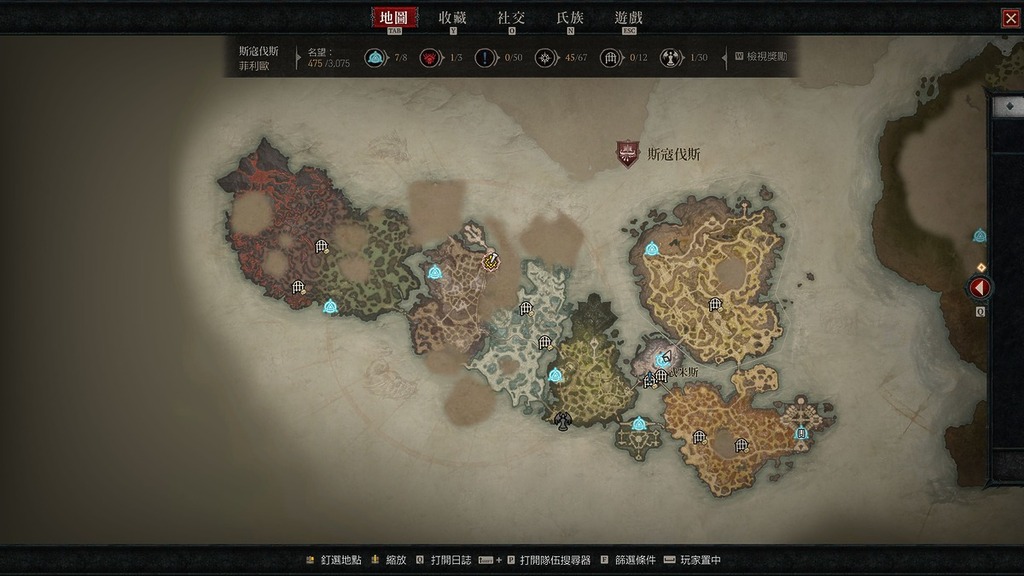Select the dungeon gate icon showing 0/12

pos(610,57)
